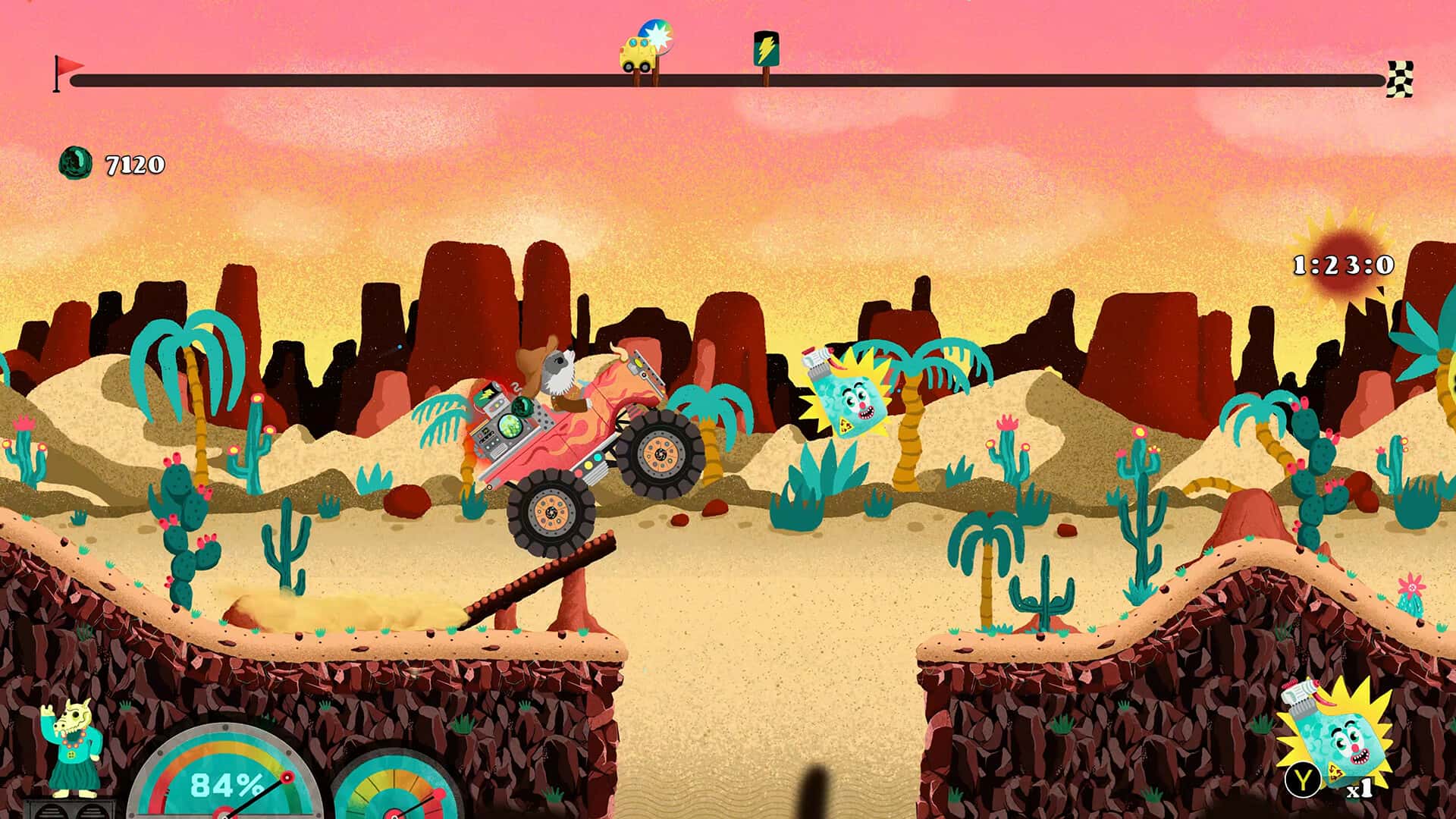Select the green lightning checkpoint sign marker
The height and width of the screenshot is (819, 1456).
[x=765, y=47]
